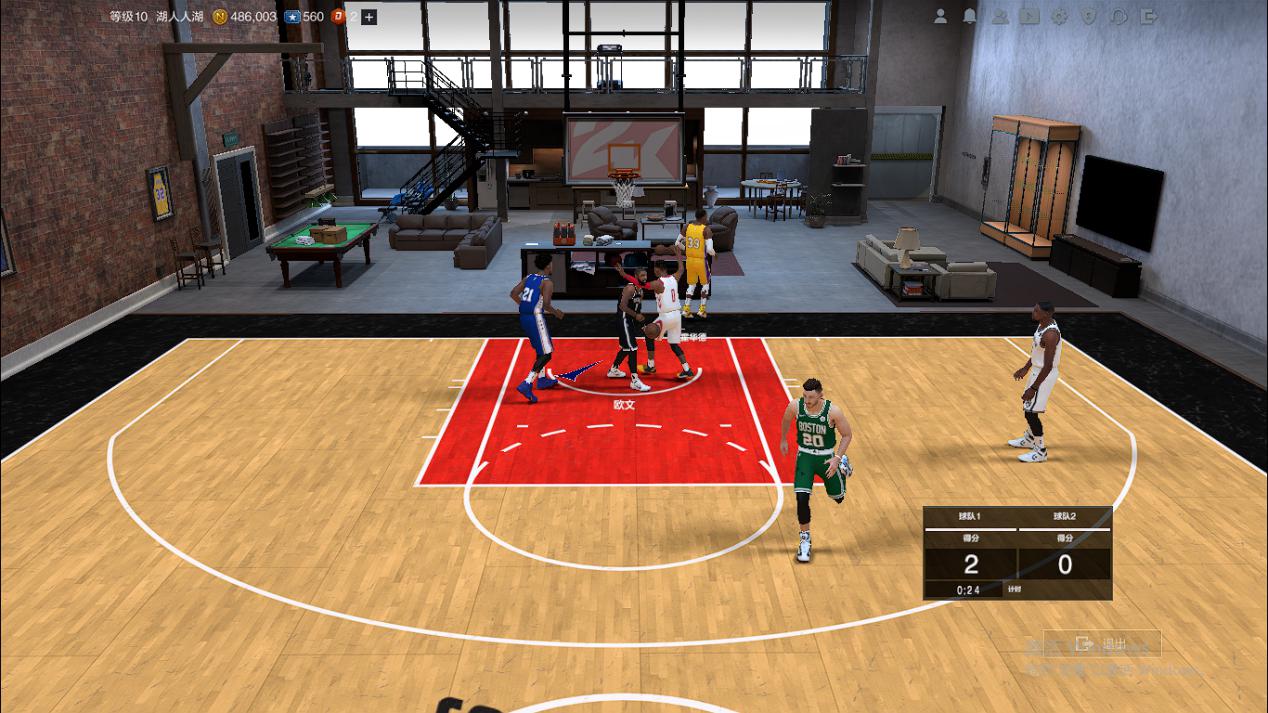Click the 退出 exit button
Screen dimensions: 1268x713
[x=1101, y=644]
